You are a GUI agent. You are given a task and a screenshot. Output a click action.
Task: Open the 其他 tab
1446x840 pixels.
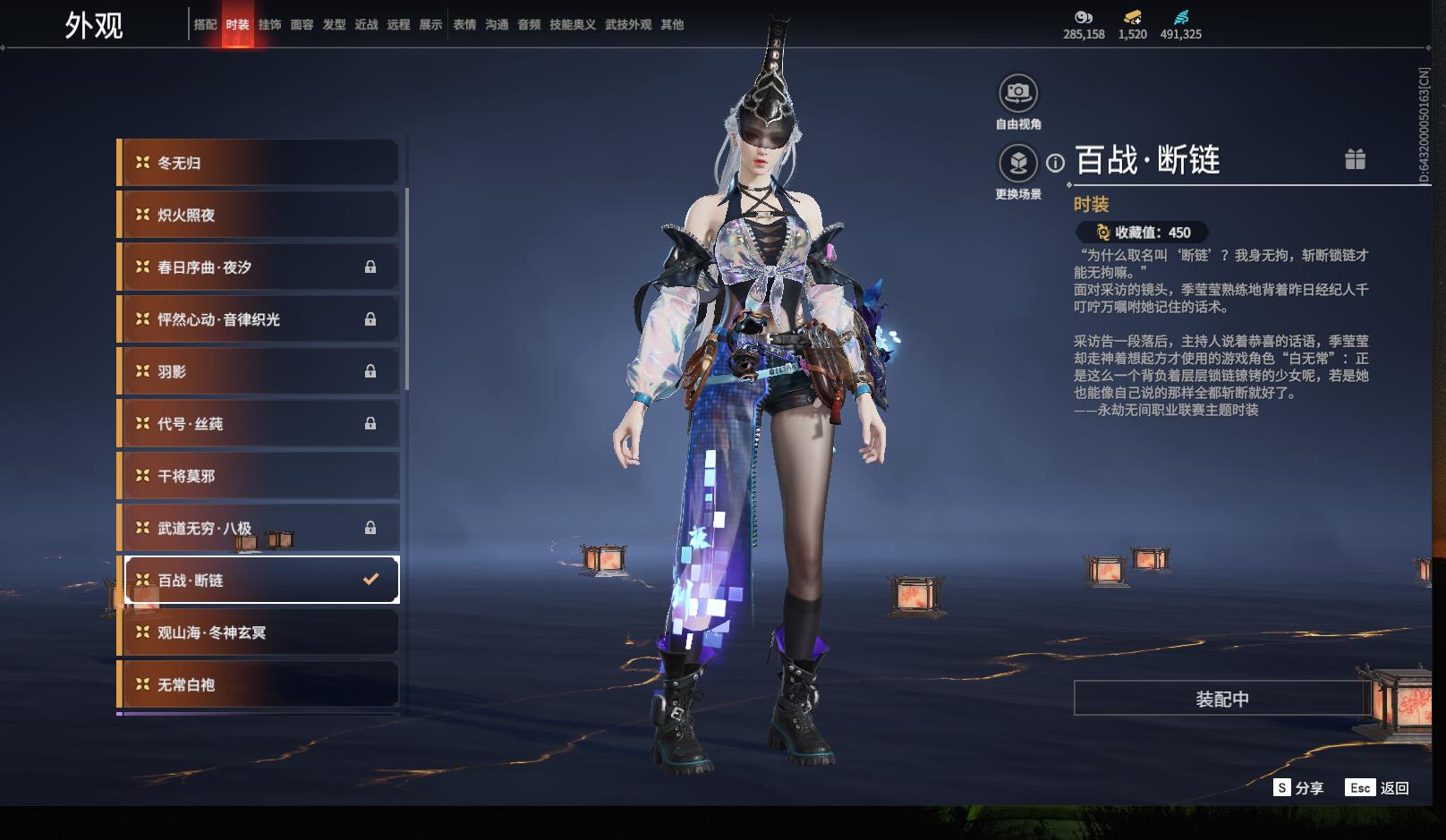click(672, 24)
